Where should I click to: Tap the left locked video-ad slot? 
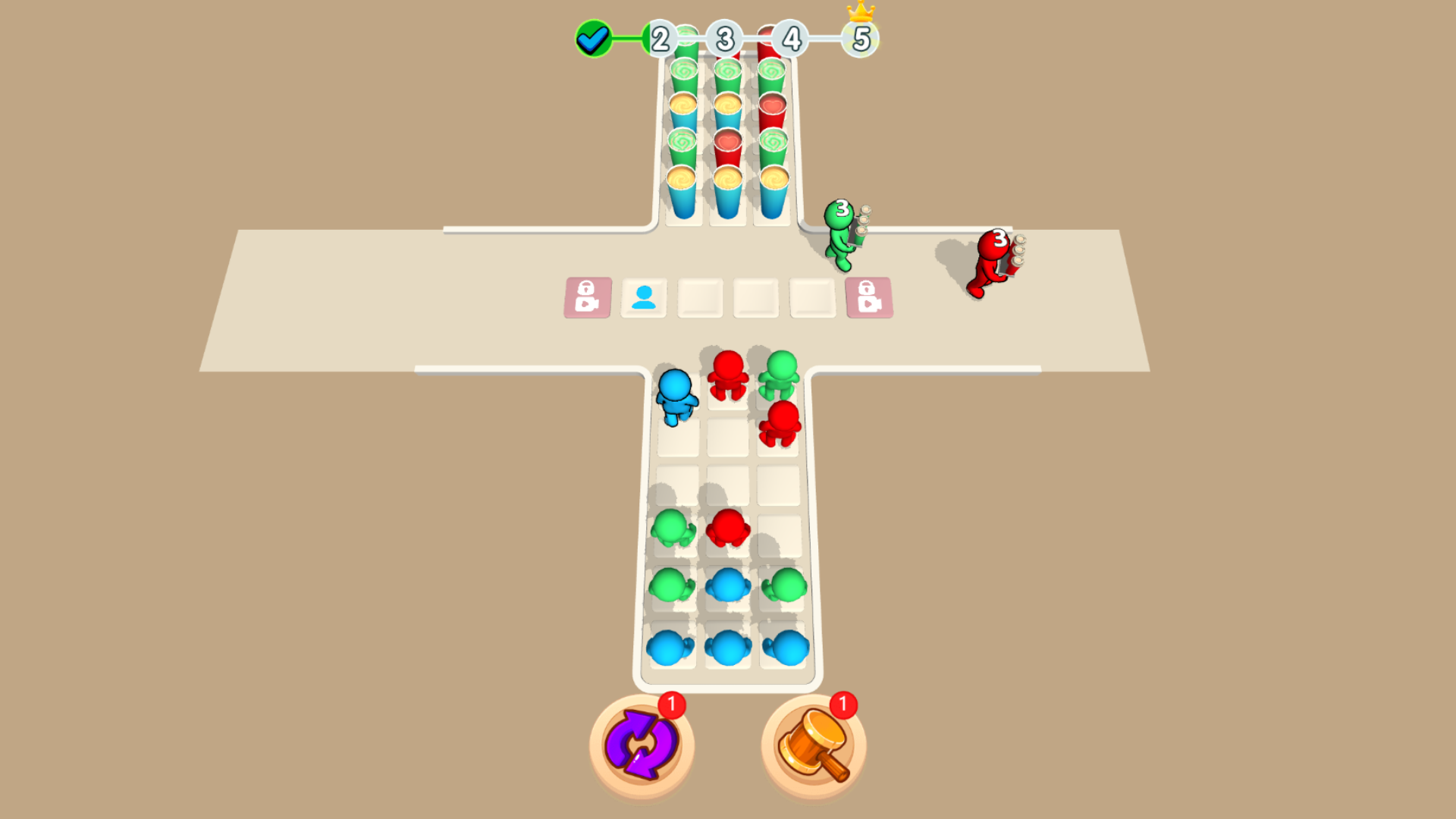pyautogui.click(x=588, y=297)
